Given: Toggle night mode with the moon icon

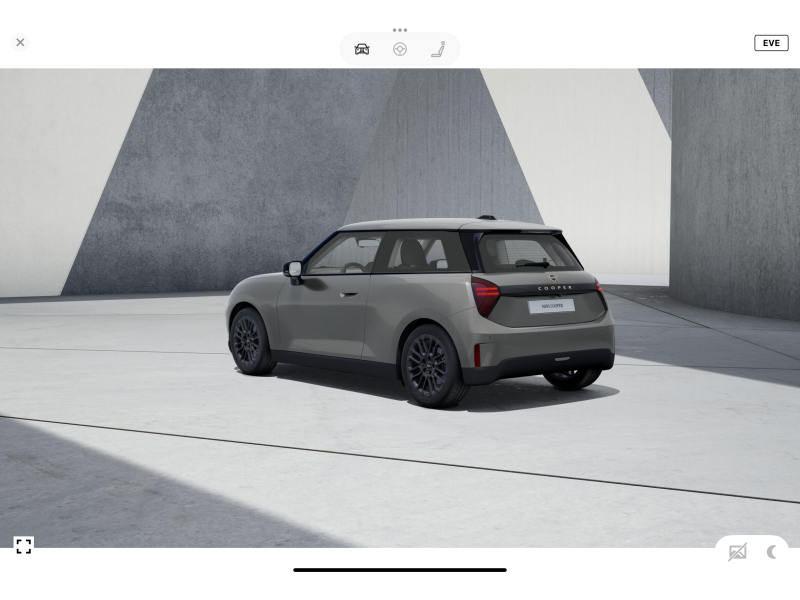Looking at the screenshot, I should pyautogui.click(x=772, y=552).
